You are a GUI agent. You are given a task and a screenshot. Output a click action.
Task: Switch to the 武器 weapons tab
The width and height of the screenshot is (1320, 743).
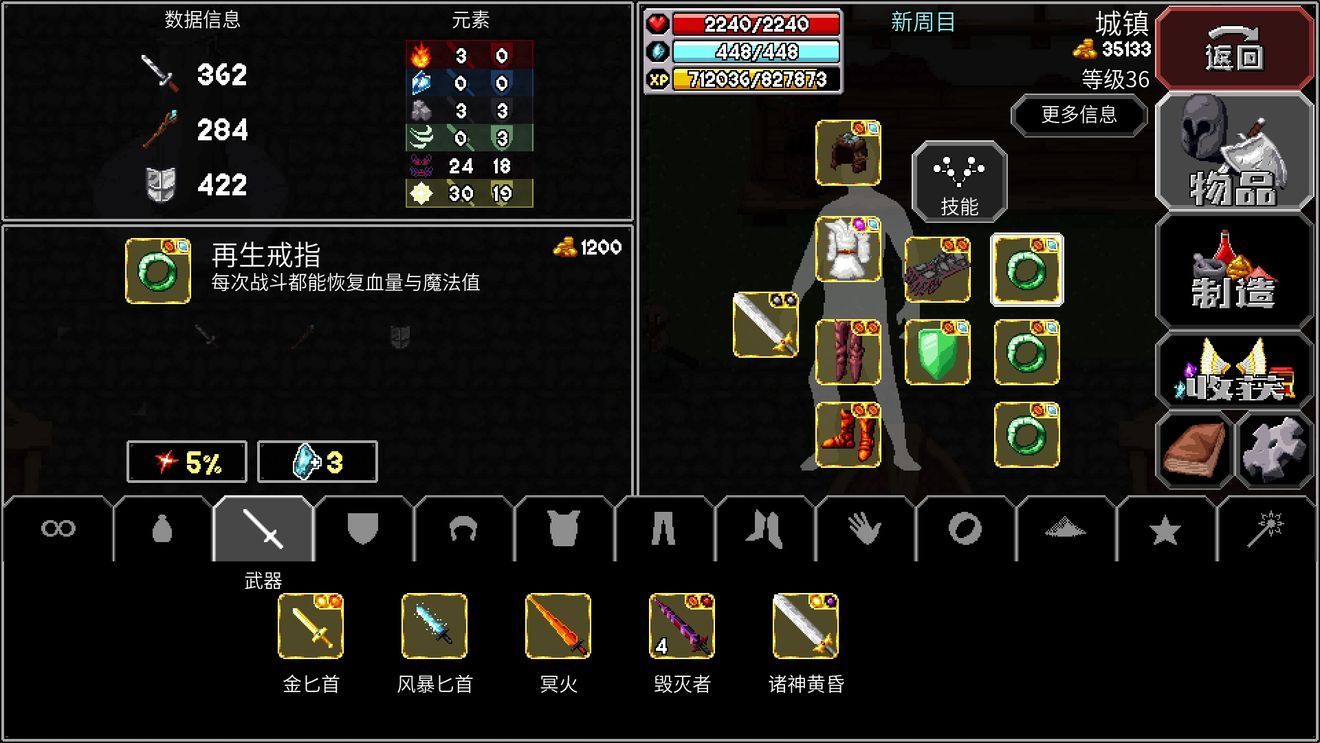tap(262, 528)
